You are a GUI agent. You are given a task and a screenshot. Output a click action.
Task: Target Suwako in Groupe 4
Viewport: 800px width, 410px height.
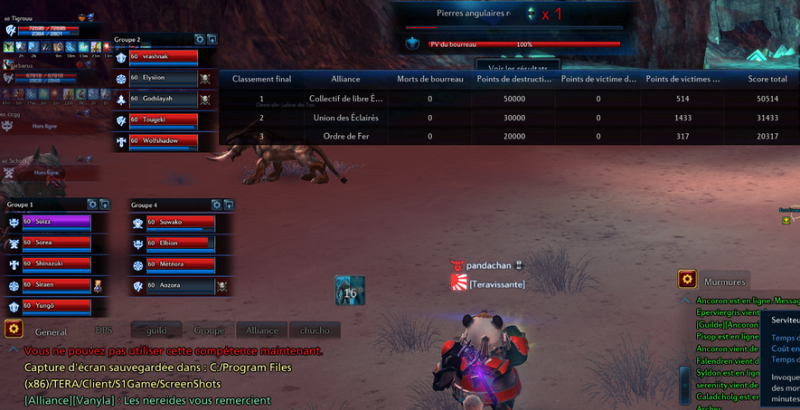(180, 222)
